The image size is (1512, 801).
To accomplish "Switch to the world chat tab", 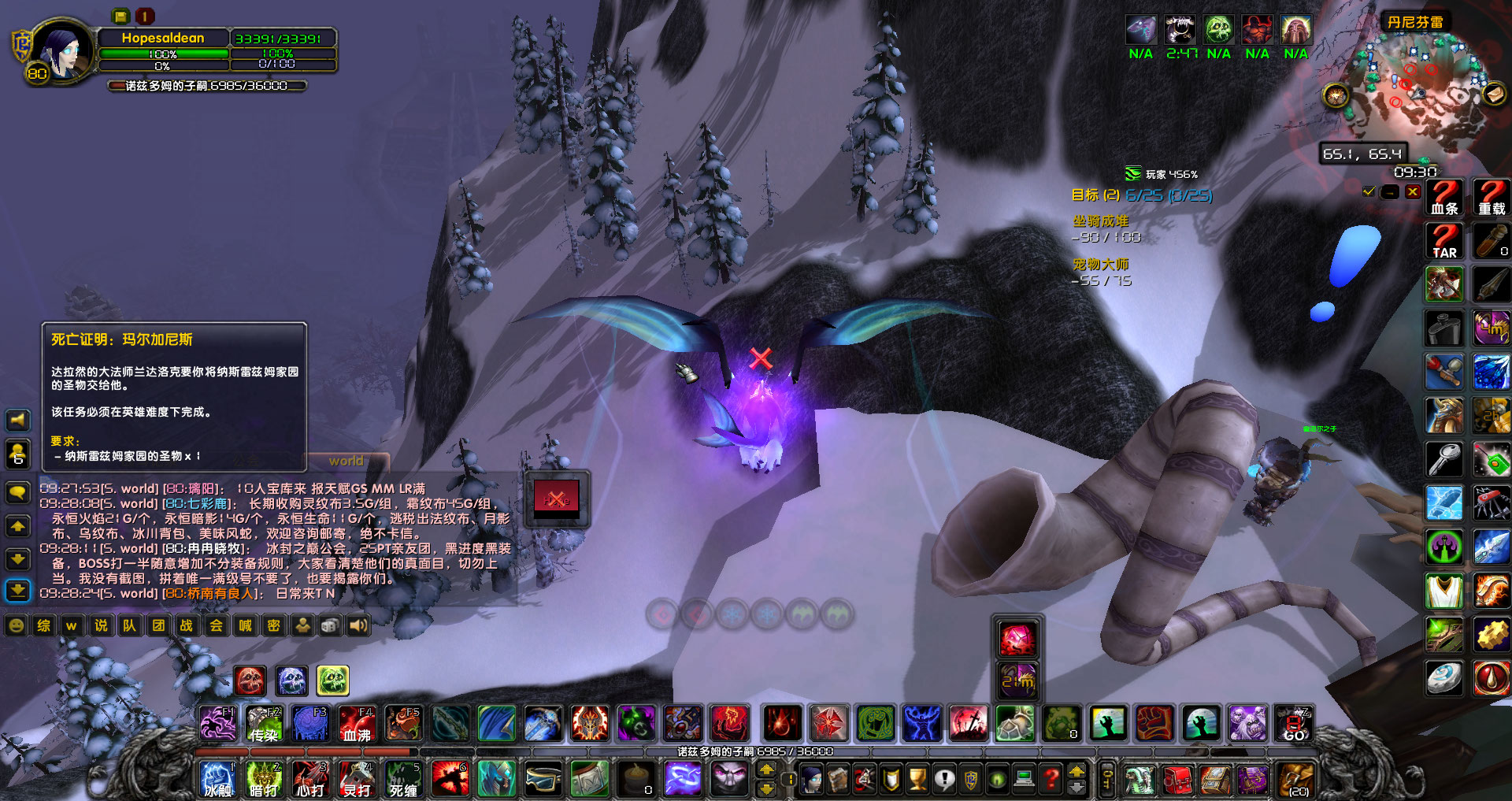I will coord(346,461).
